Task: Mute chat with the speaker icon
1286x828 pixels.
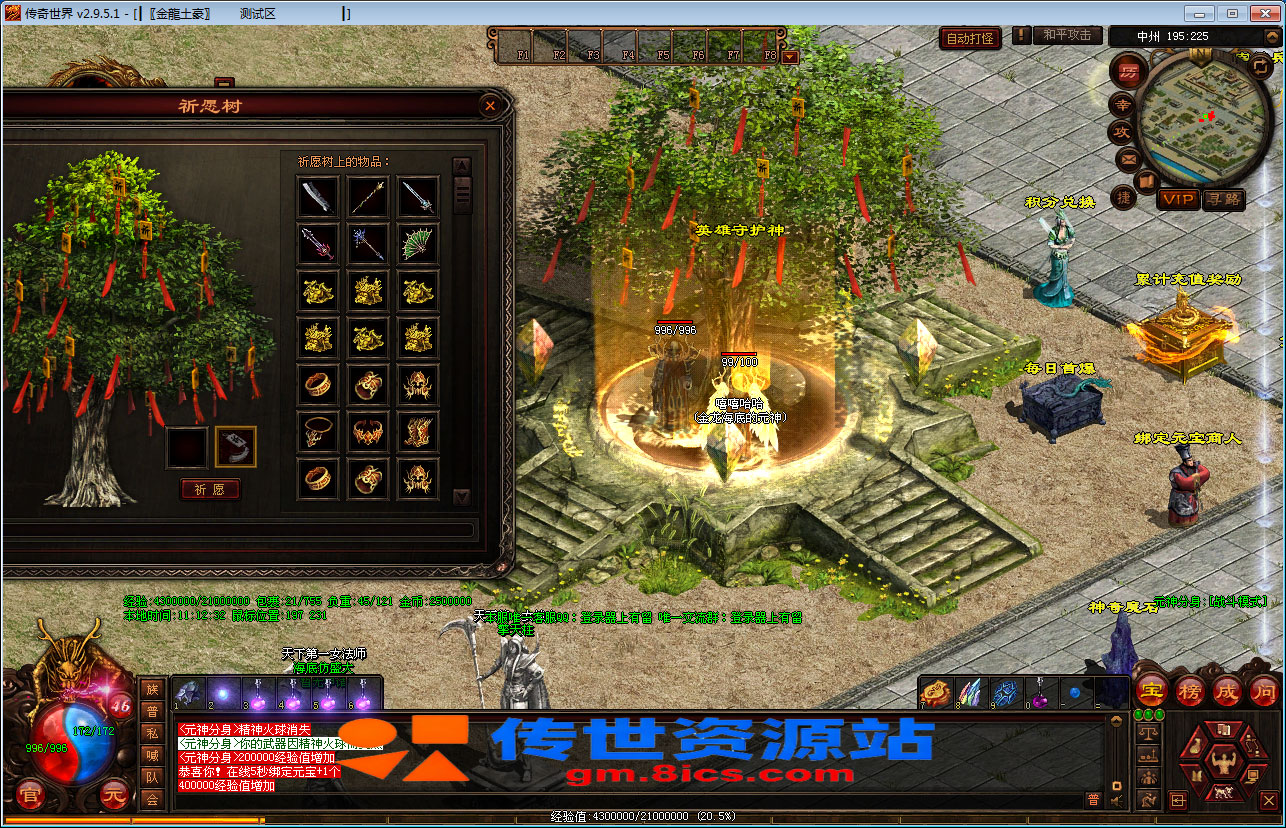Action: click(x=1116, y=800)
